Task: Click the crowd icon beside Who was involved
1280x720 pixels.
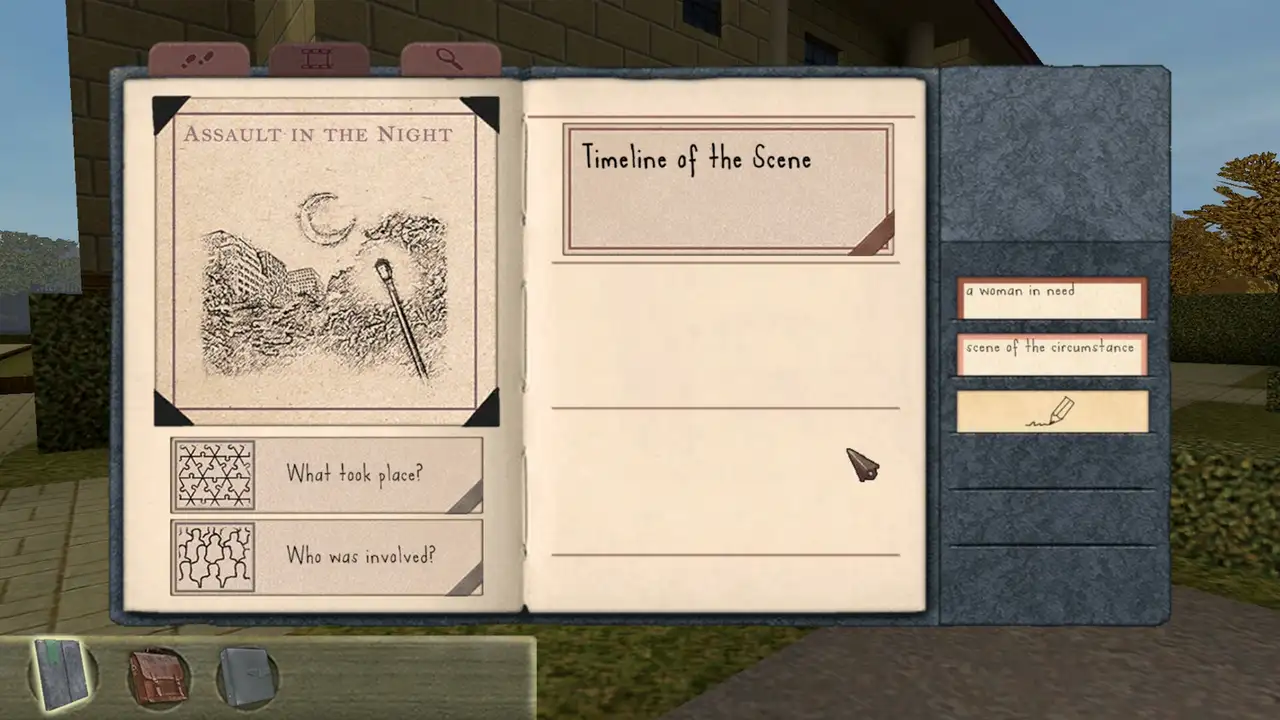Action: pos(213,557)
